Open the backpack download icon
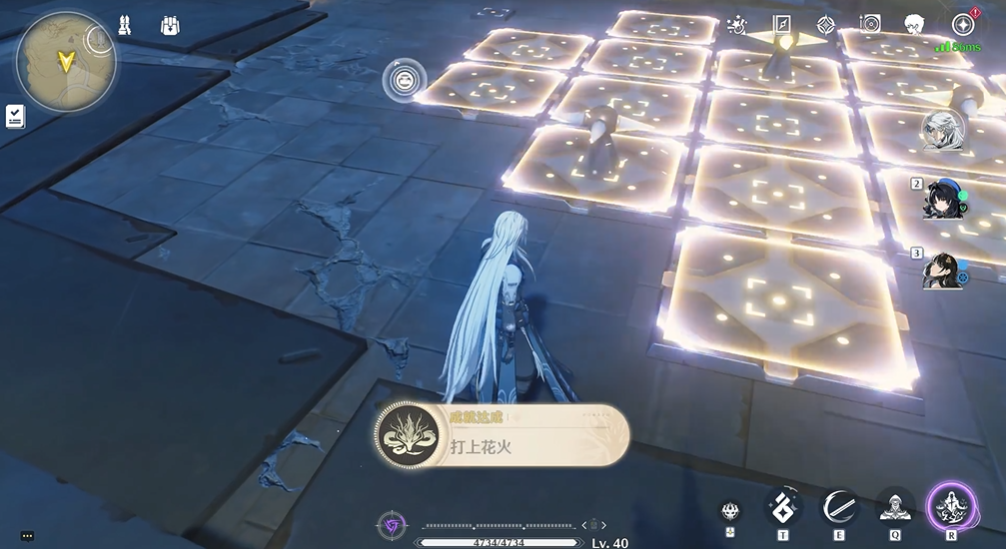Viewport: 1006px width, 549px height. (x=170, y=26)
